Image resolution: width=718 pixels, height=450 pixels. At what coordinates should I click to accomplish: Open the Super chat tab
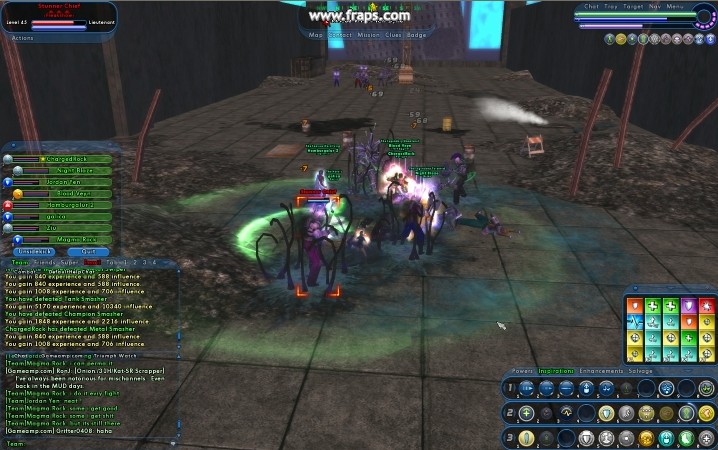(68, 262)
